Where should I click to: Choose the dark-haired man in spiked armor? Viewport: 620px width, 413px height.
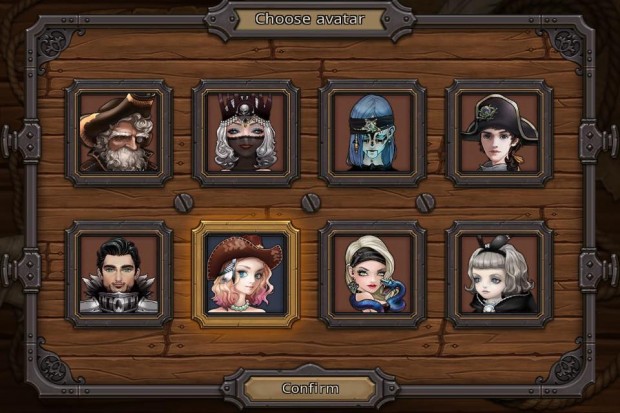[119, 274]
